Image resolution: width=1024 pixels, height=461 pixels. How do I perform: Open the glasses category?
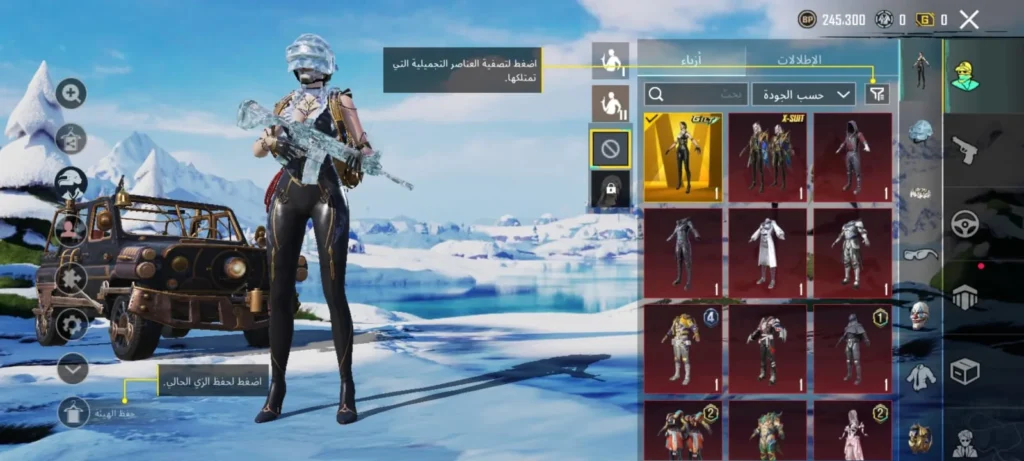920,254
